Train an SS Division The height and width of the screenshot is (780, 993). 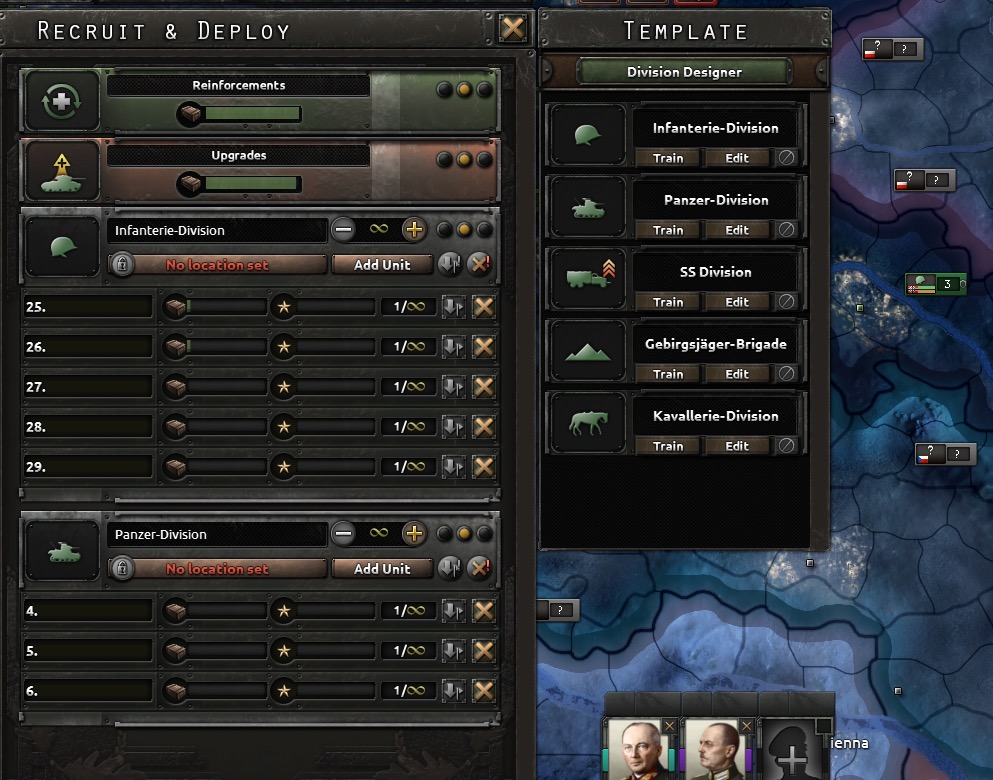pyautogui.click(x=668, y=302)
